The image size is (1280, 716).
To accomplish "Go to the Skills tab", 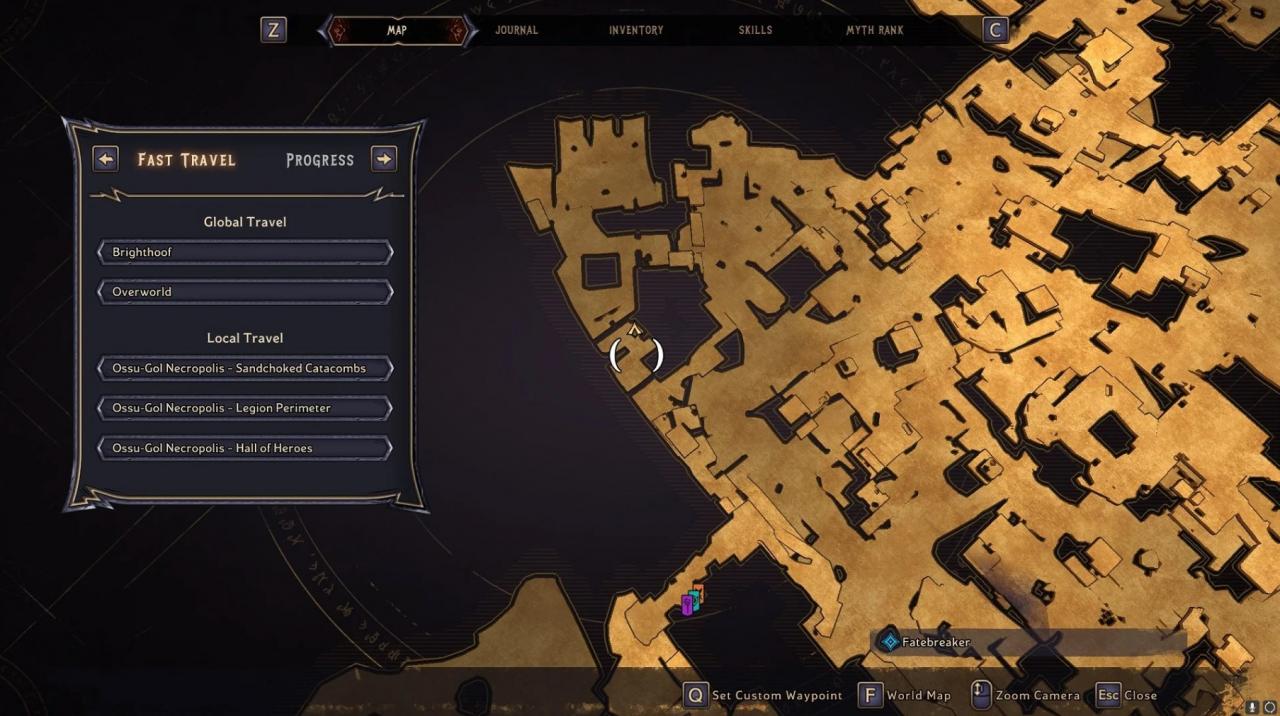I will click(x=755, y=30).
